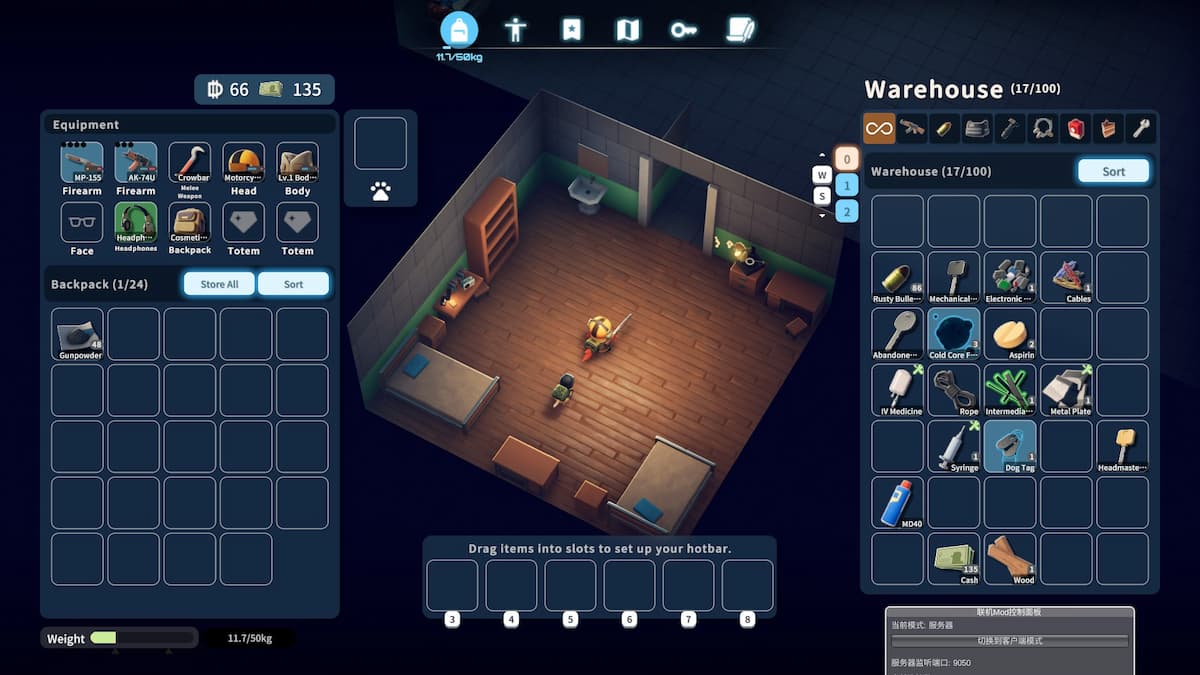Select the AK-74U firearm slot
Screen dimensions: 1200x675
tap(136, 163)
